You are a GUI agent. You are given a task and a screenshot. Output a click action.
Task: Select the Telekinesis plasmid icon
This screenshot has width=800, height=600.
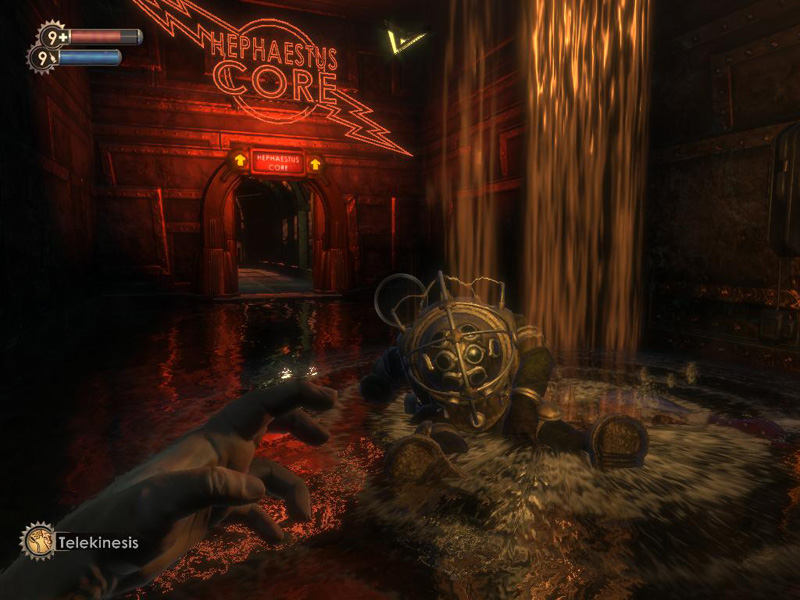(38, 541)
